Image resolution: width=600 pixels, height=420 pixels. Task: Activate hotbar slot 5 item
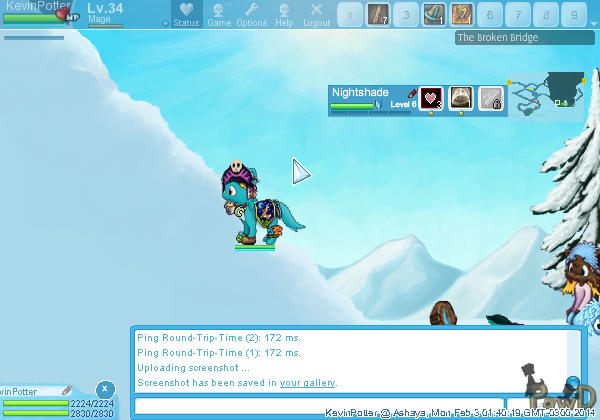coord(462,14)
